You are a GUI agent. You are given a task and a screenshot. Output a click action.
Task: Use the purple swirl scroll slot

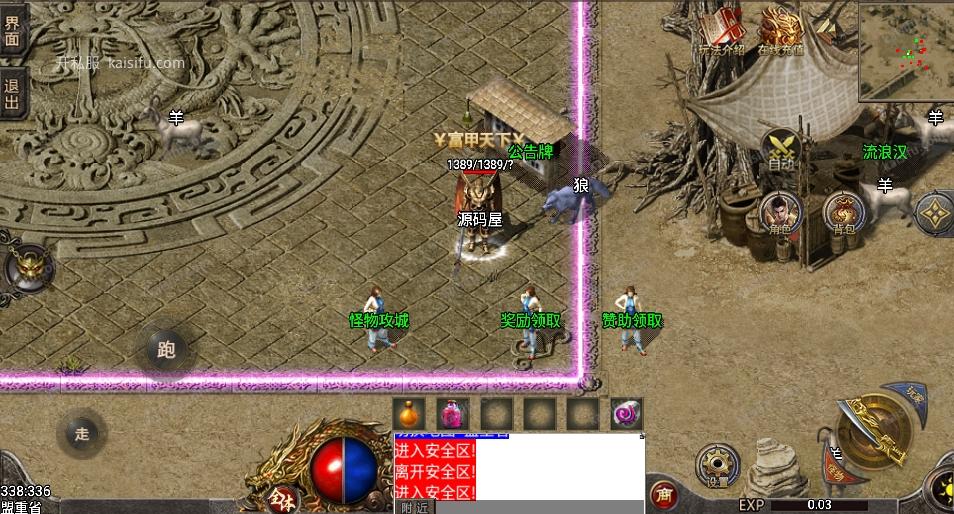pyautogui.click(x=627, y=413)
